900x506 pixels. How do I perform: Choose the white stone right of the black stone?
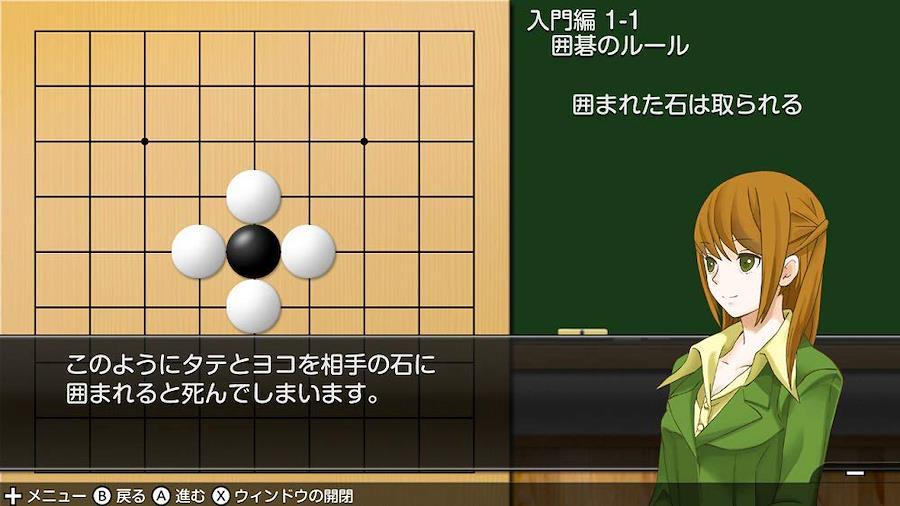point(308,251)
